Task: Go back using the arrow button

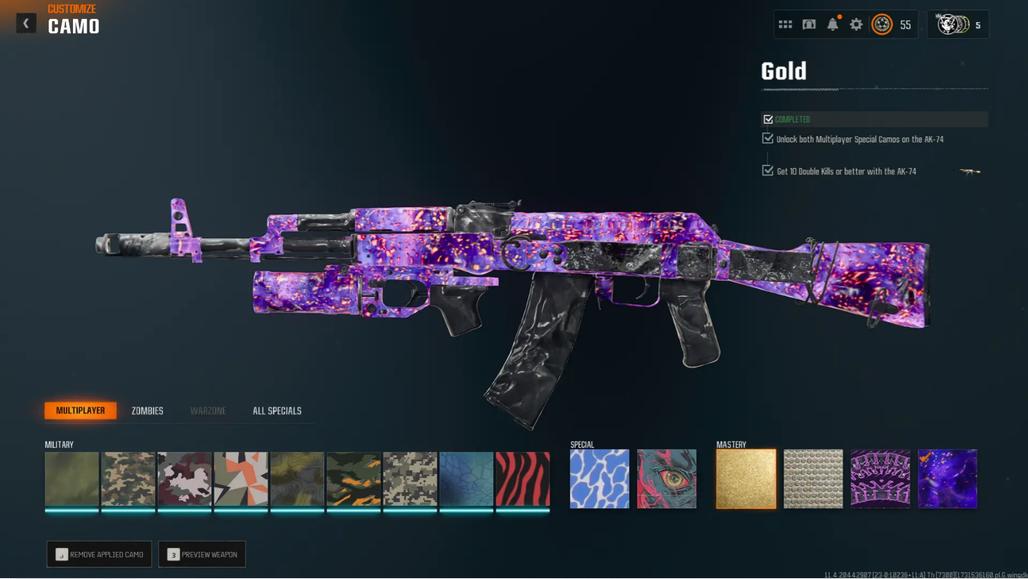Action: pos(26,23)
